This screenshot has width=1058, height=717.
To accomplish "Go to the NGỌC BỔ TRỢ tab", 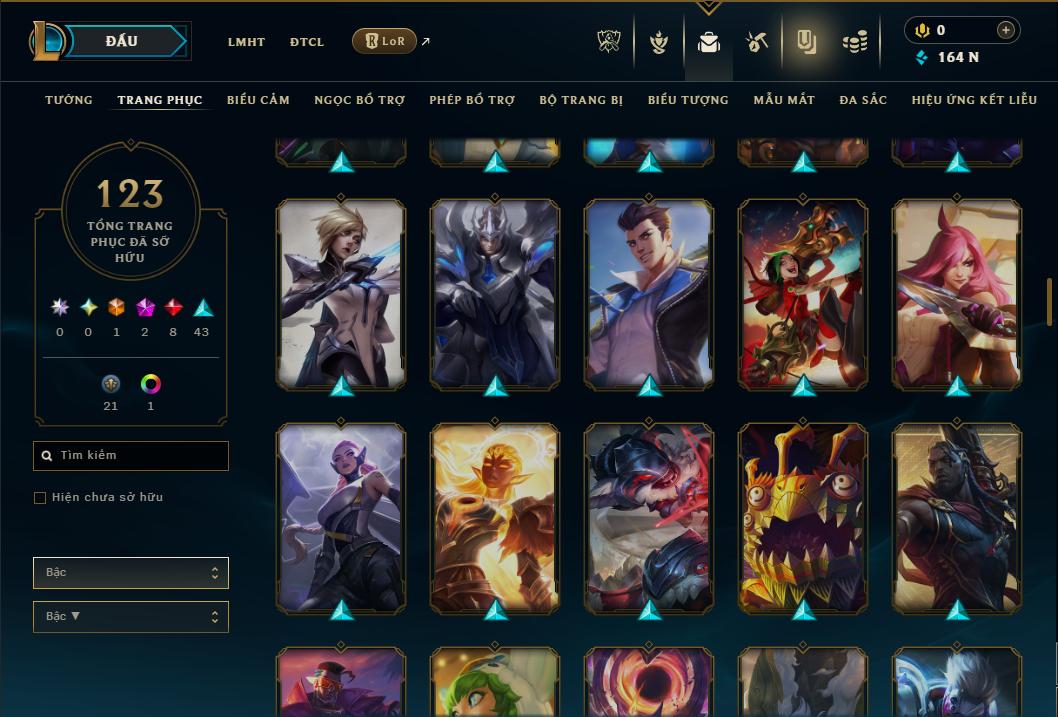I will [x=359, y=100].
